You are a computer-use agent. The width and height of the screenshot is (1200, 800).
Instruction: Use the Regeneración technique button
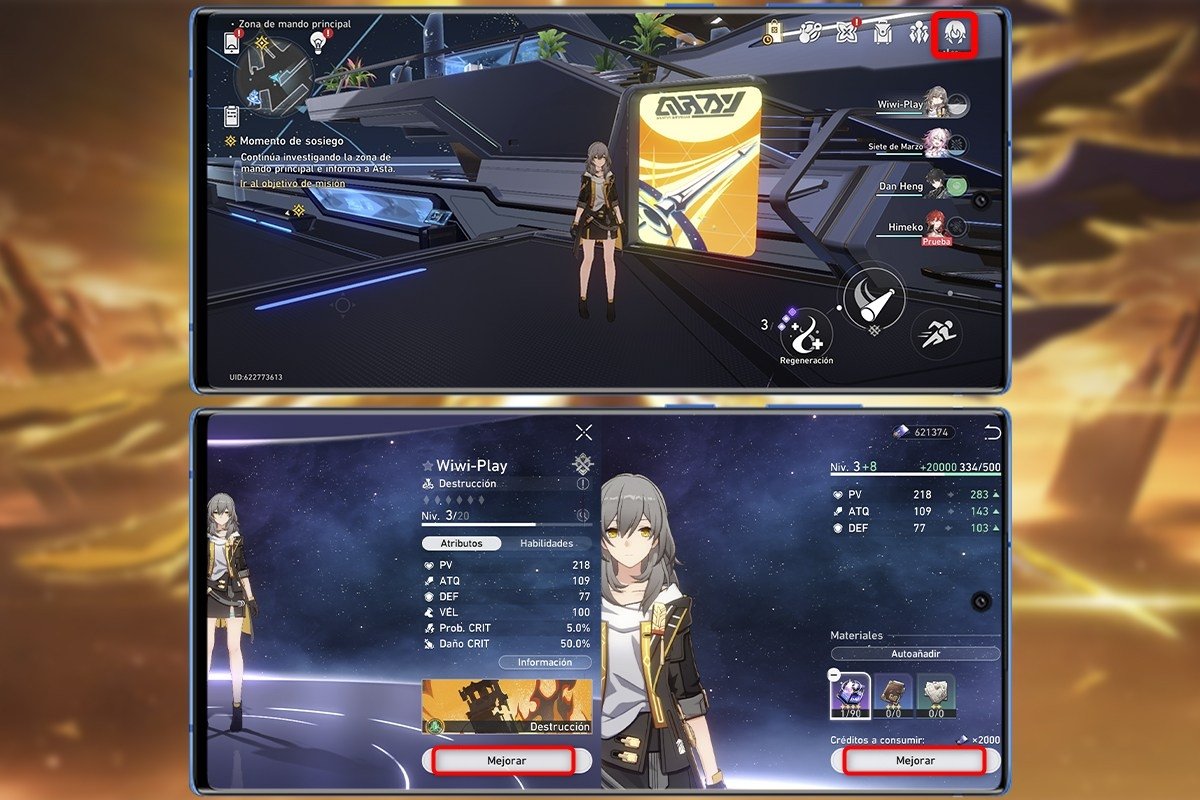pyautogui.click(x=806, y=331)
